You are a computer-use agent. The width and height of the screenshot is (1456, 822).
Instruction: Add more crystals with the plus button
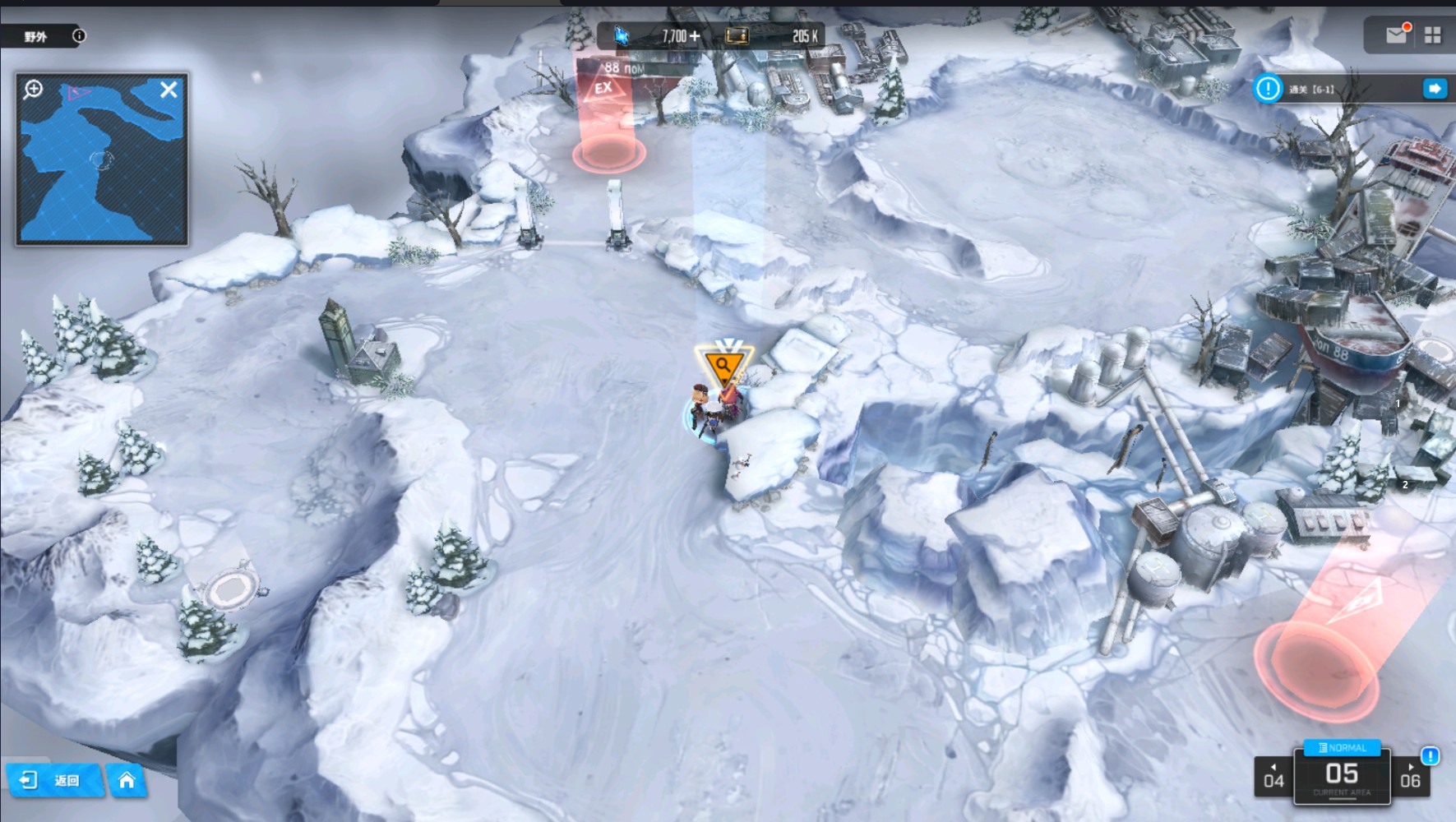pos(696,35)
